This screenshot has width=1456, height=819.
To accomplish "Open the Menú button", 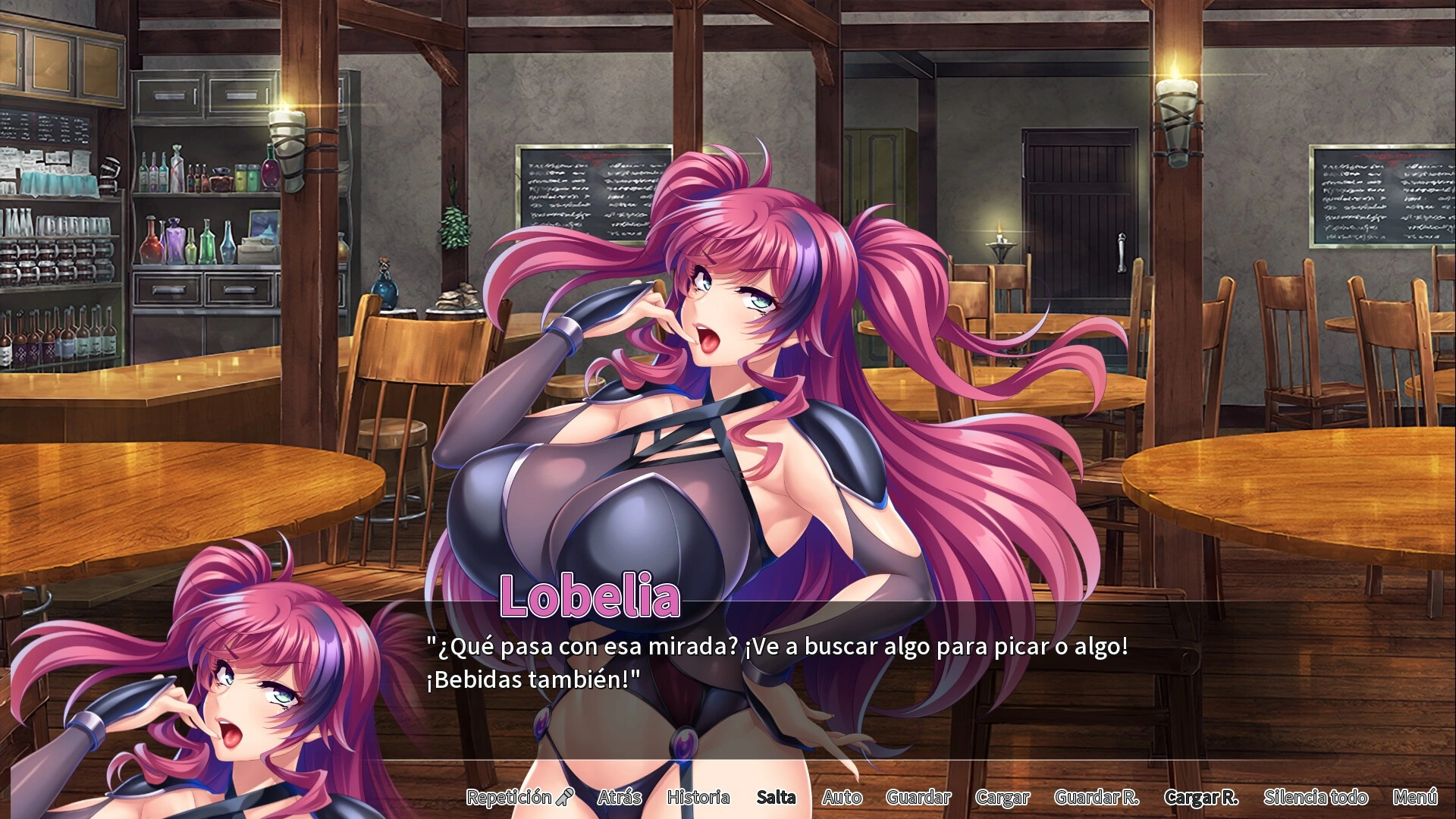I will 1415,797.
